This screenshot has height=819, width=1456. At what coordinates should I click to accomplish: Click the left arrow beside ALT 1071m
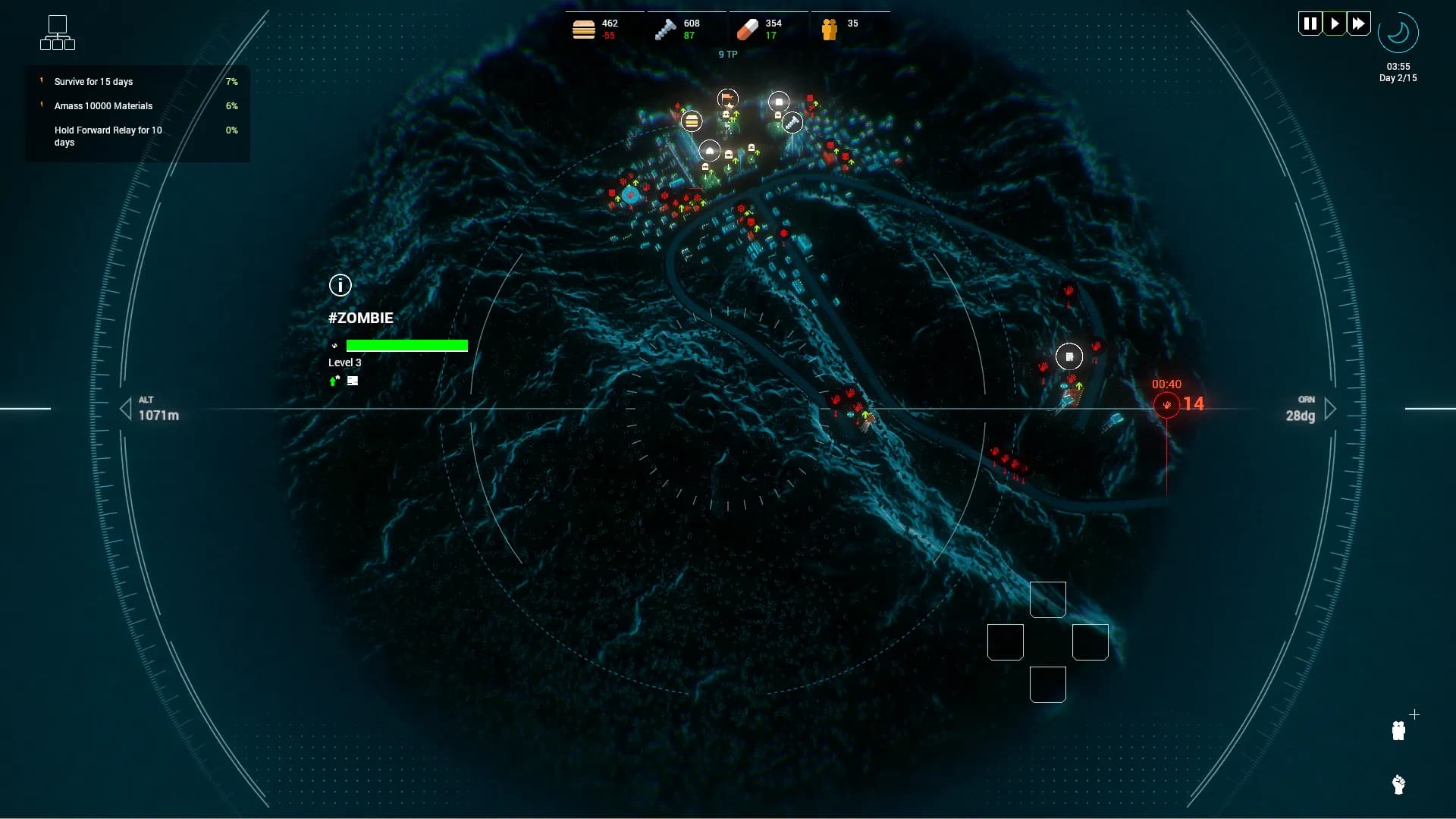pos(126,409)
